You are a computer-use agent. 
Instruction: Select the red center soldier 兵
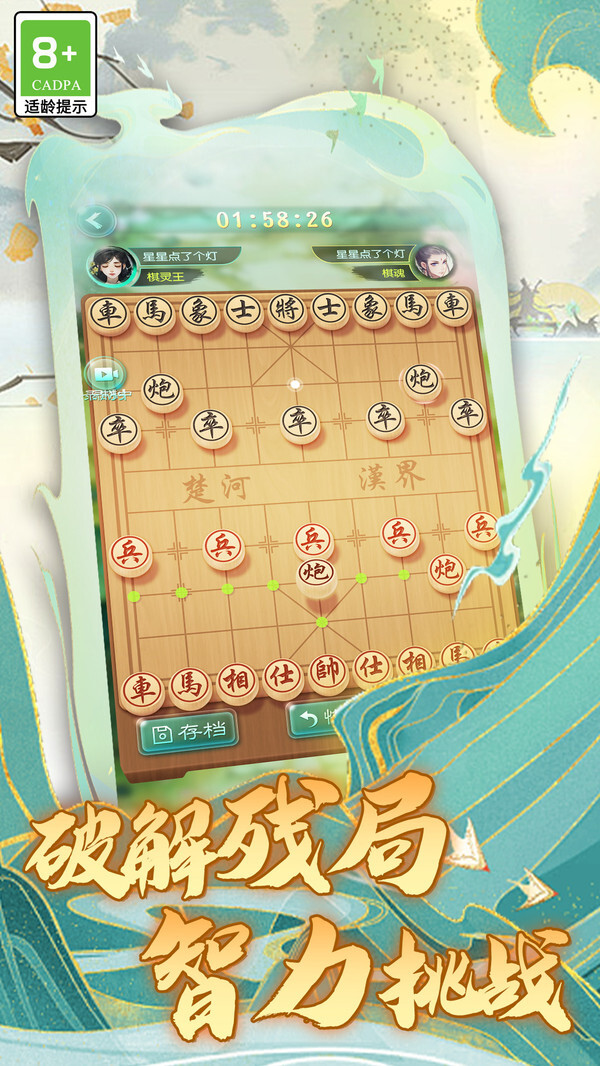pyautogui.click(x=313, y=540)
